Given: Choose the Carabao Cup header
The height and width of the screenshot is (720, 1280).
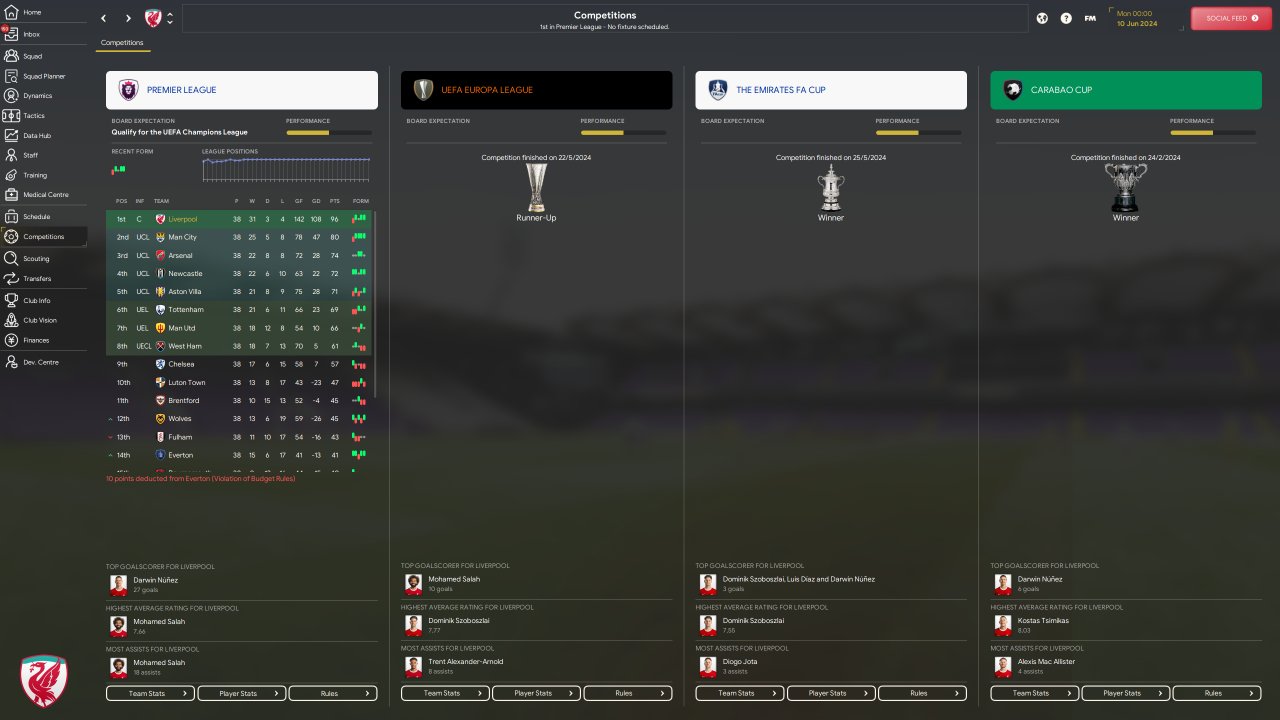Looking at the screenshot, I should click(1126, 90).
